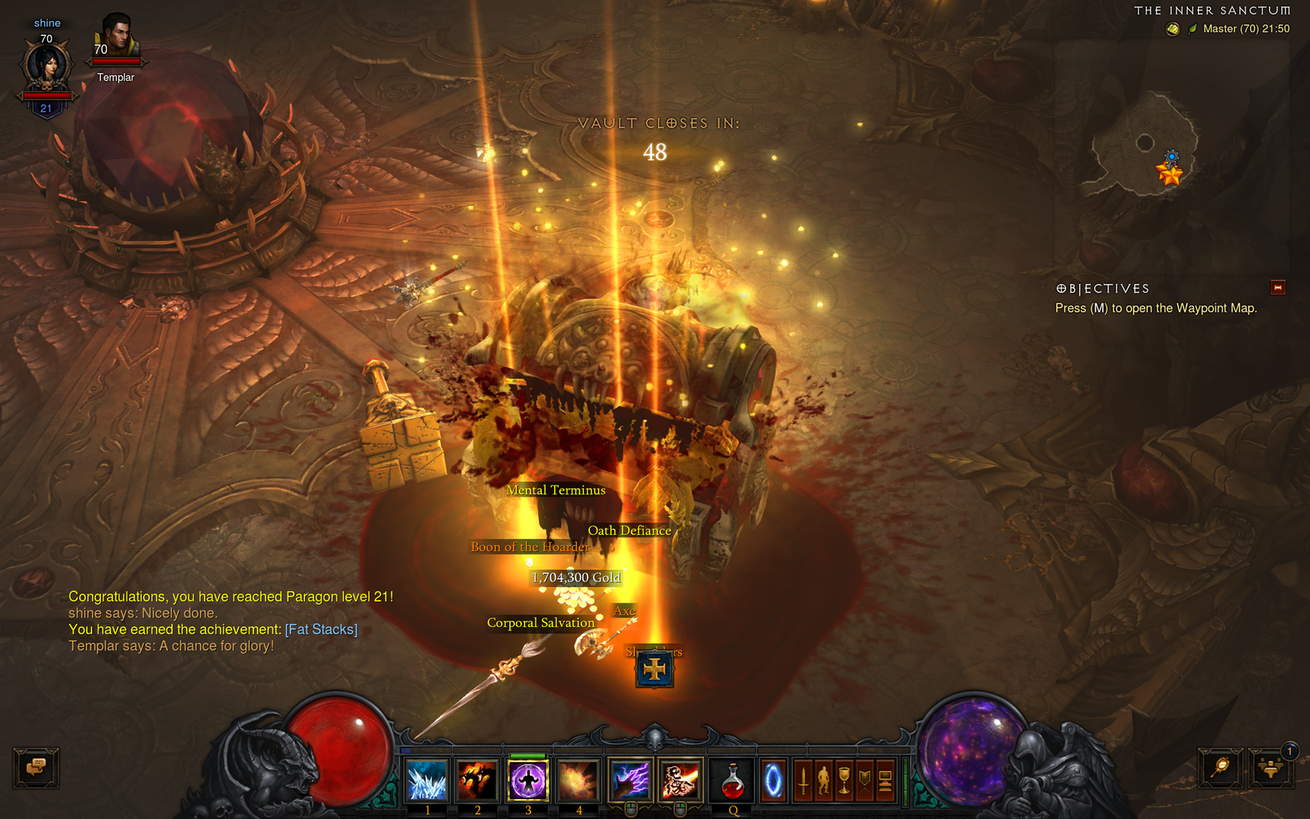
Task: Open the computer game menu button
Action: [886, 779]
